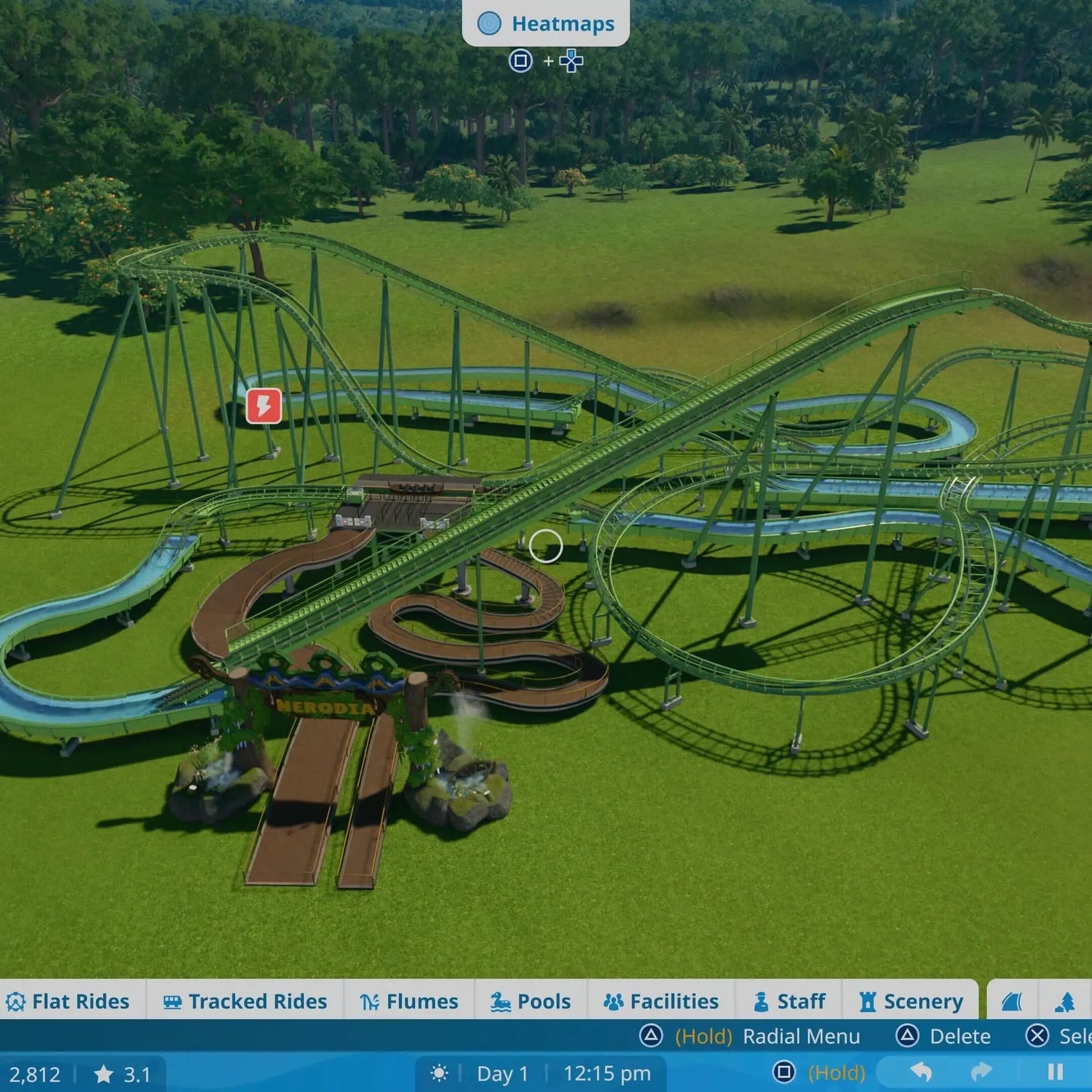Viewport: 1092px width, 1092px height.
Task: Open the Flat Rides category
Action: click(x=68, y=1002)
